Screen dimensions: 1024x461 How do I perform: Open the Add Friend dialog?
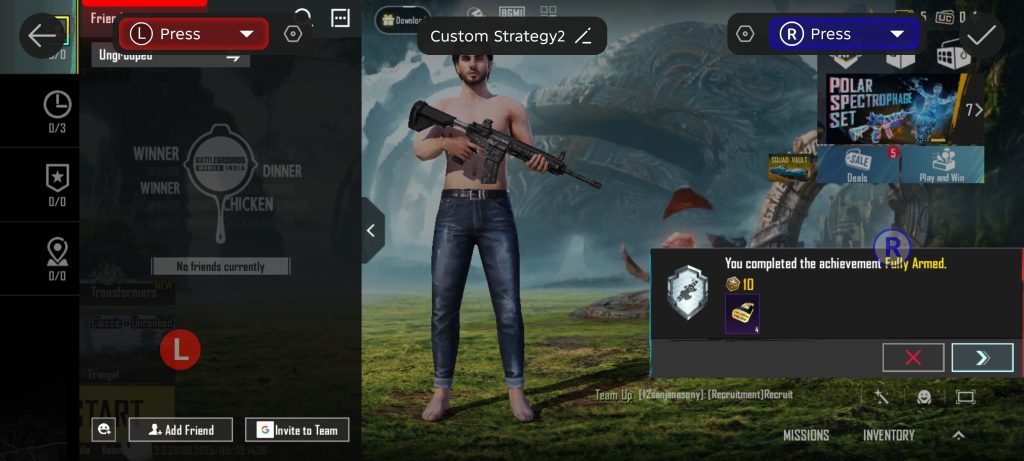tap(181, 430)
